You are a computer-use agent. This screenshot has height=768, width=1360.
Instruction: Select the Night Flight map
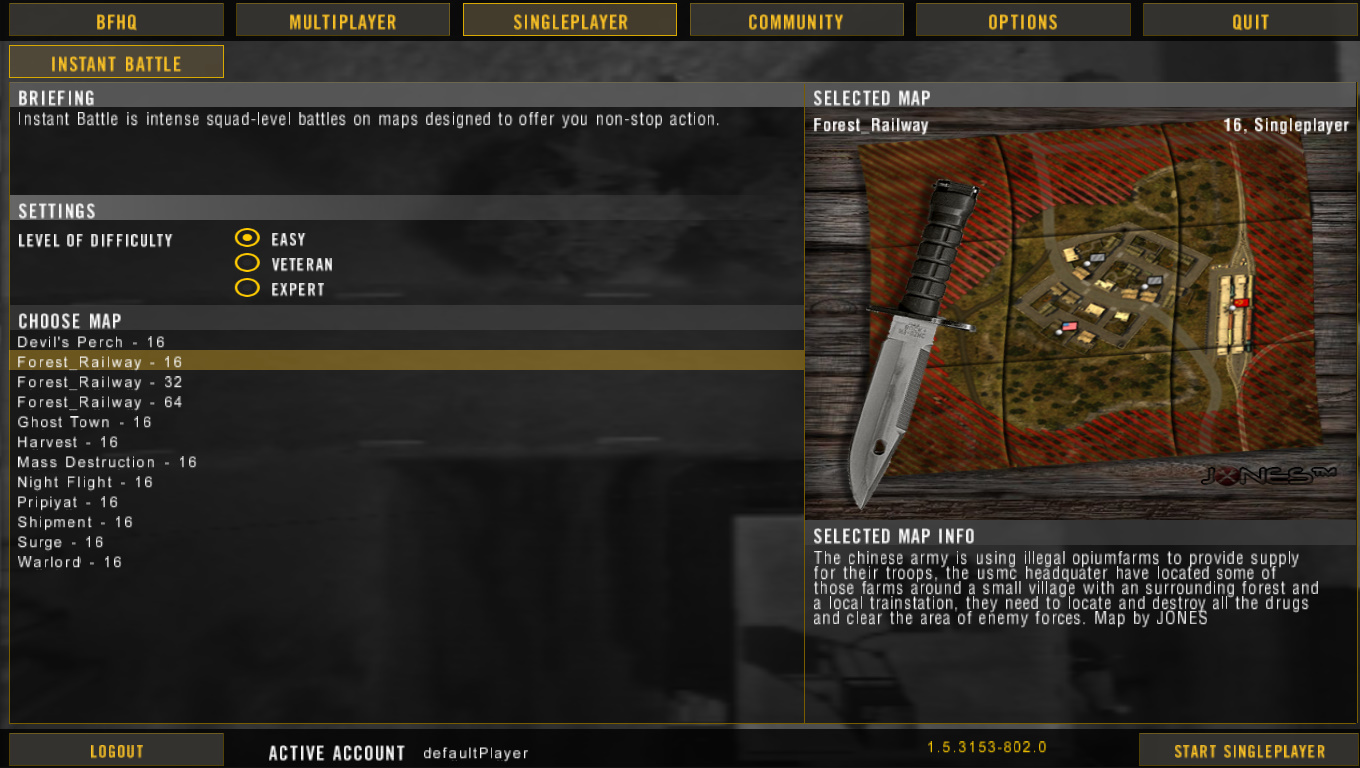(x=85, y=481)
